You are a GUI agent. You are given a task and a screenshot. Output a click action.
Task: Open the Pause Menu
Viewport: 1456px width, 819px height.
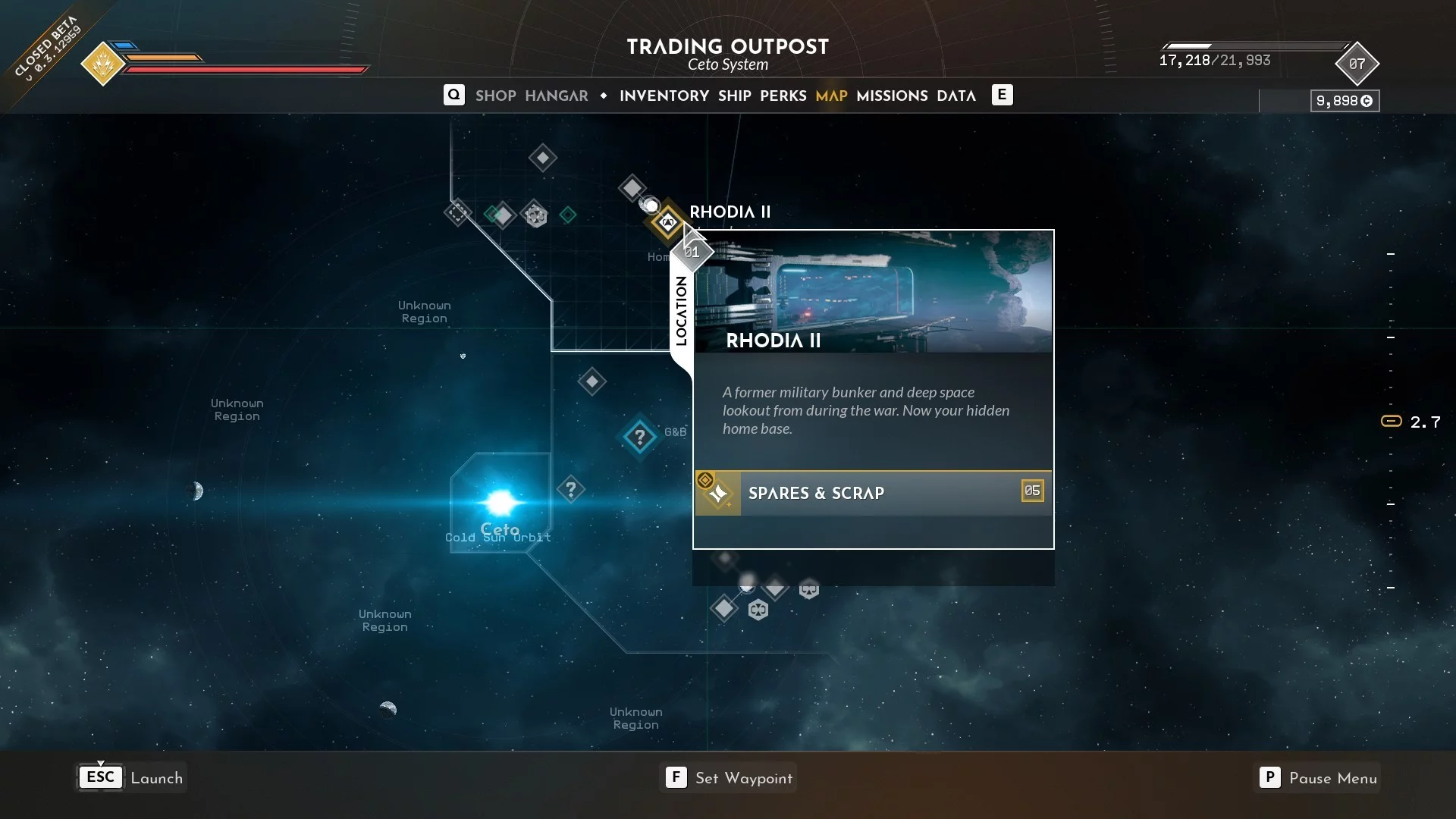pyautogui.click(x=1317, y=778)
